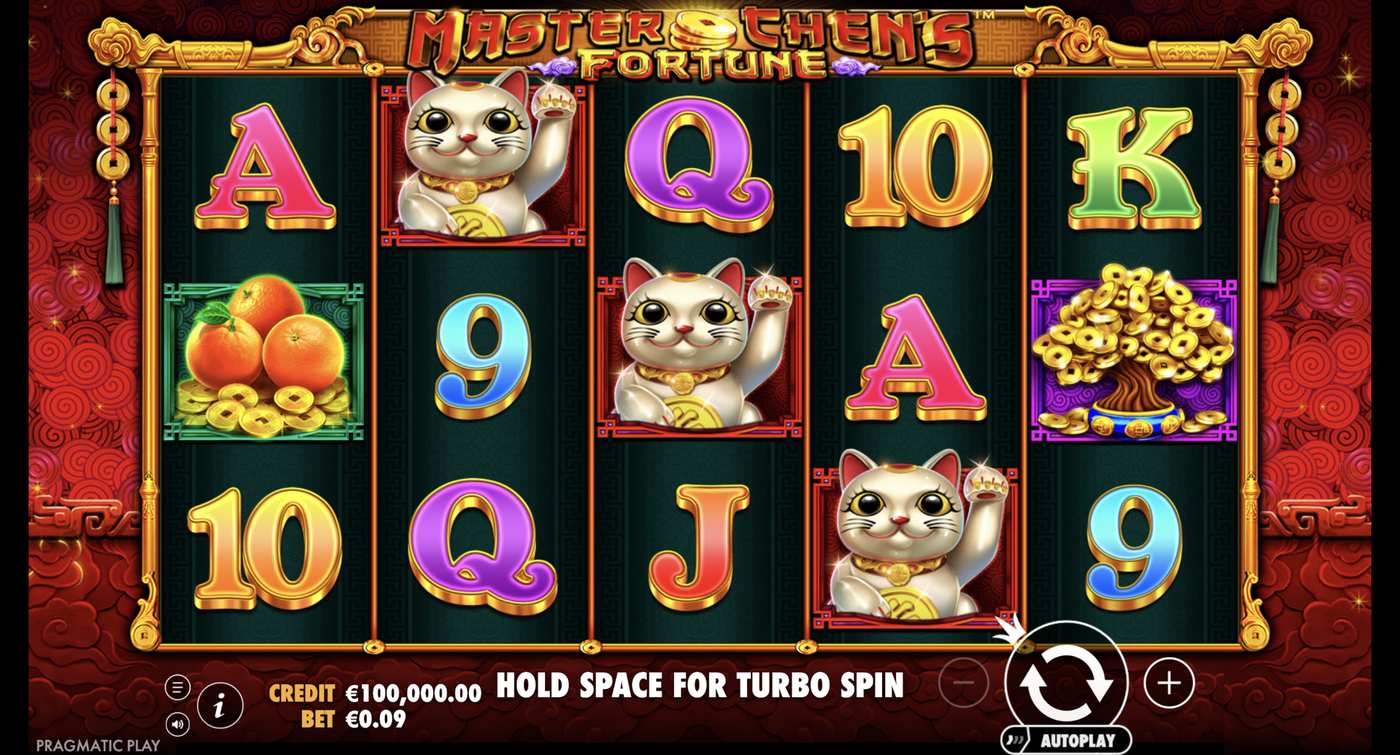Click the HOLD SPACE FOR TURBO SPIN text
Screen dimensions: 1400x755
click(700, 687)
